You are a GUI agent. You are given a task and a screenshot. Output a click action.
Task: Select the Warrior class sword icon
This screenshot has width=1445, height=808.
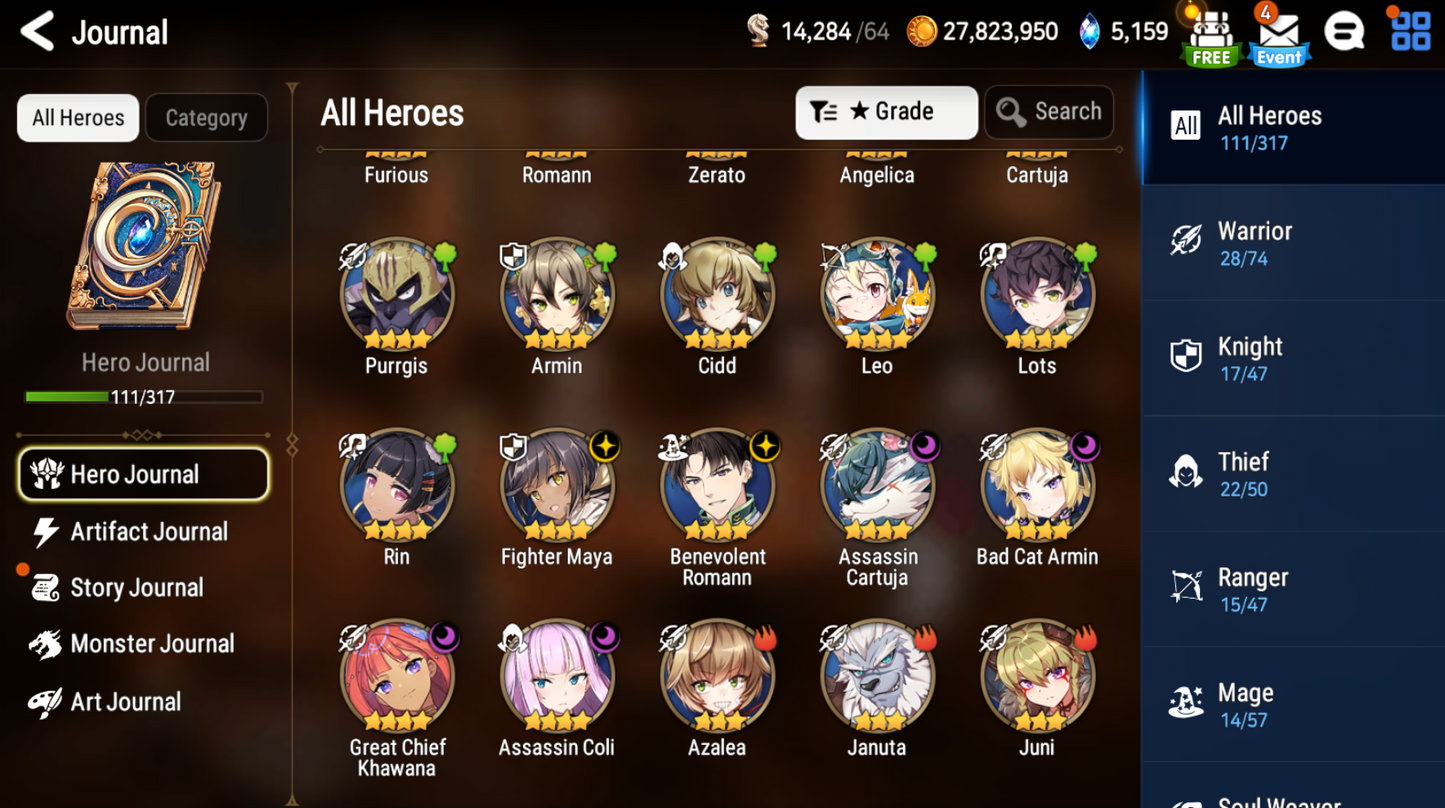coord(1186,240)
